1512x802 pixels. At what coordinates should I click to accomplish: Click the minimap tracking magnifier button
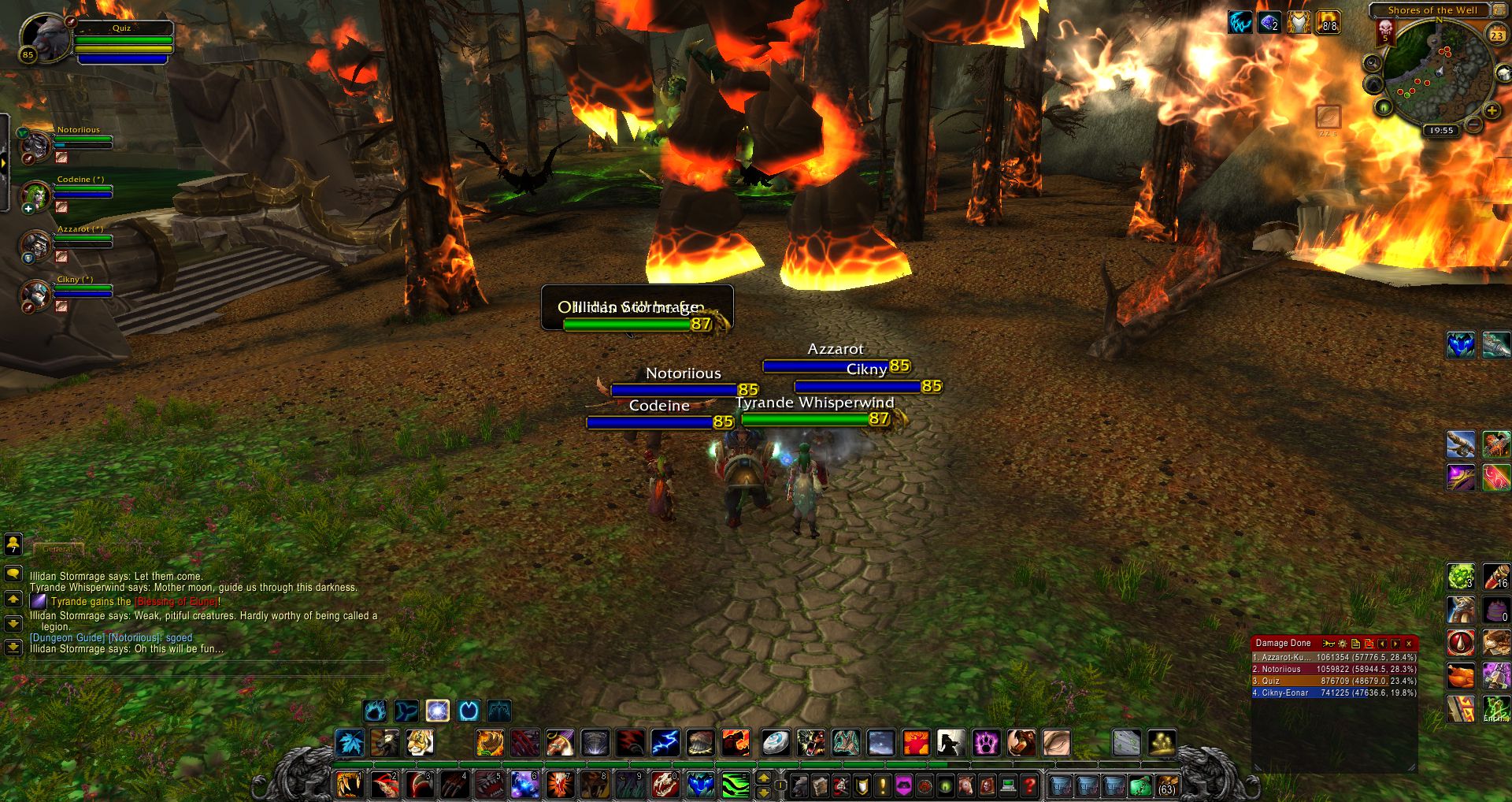[x=1373, y=62]
